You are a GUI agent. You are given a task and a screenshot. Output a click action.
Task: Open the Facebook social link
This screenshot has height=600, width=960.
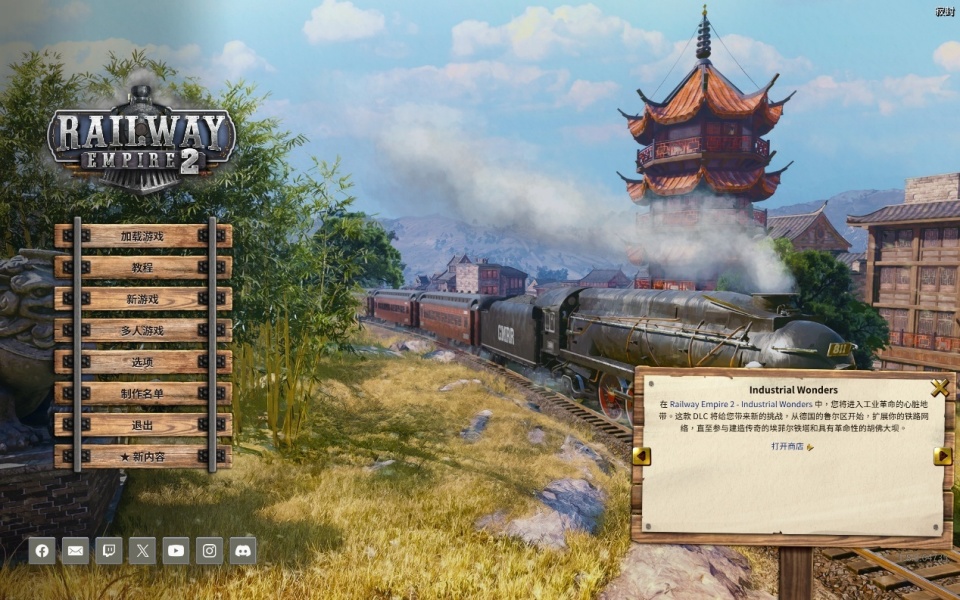coord(42,550)
